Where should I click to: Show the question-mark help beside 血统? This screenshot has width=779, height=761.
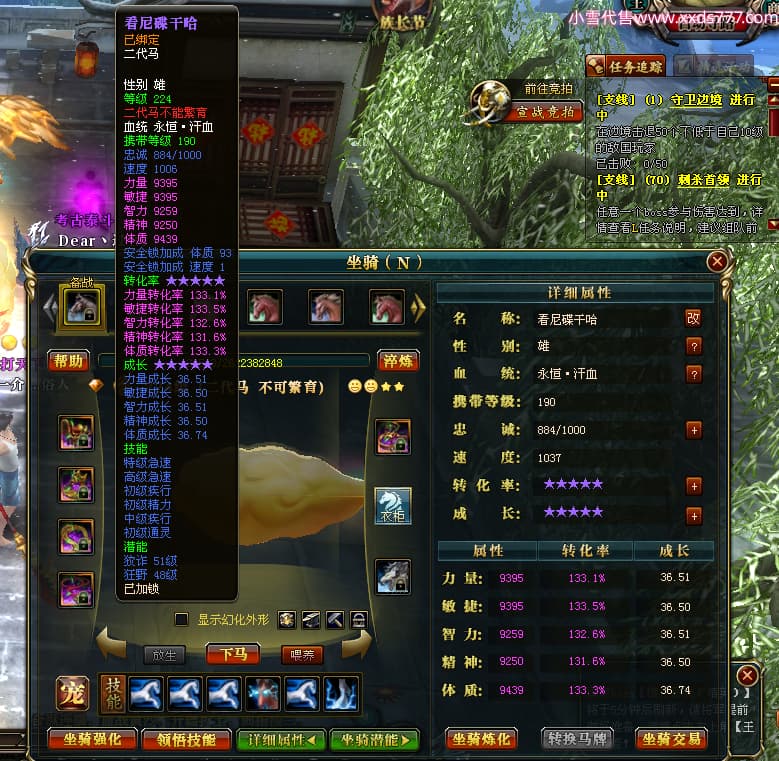[693, 374]
